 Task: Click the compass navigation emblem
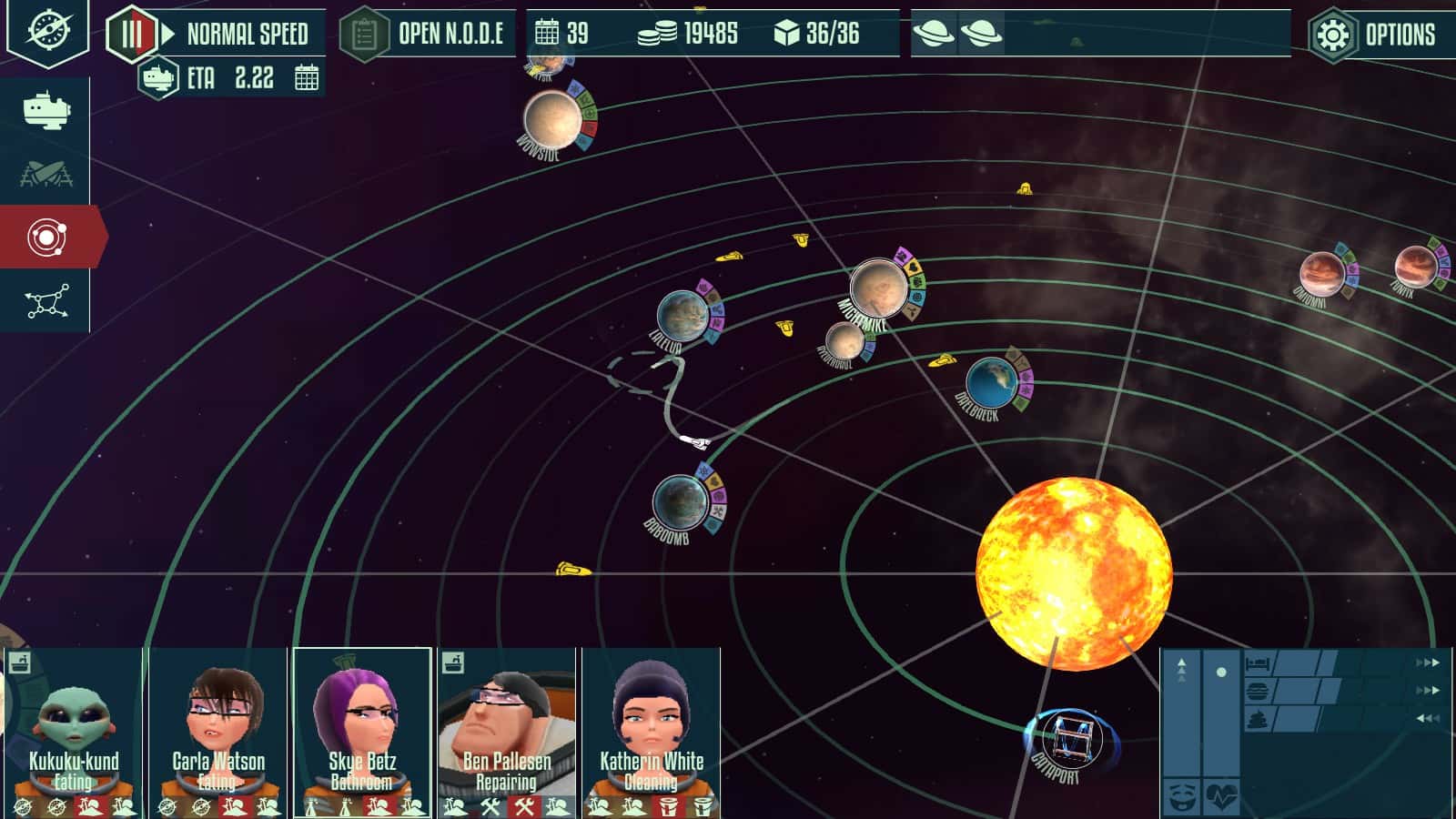[47, 30]
